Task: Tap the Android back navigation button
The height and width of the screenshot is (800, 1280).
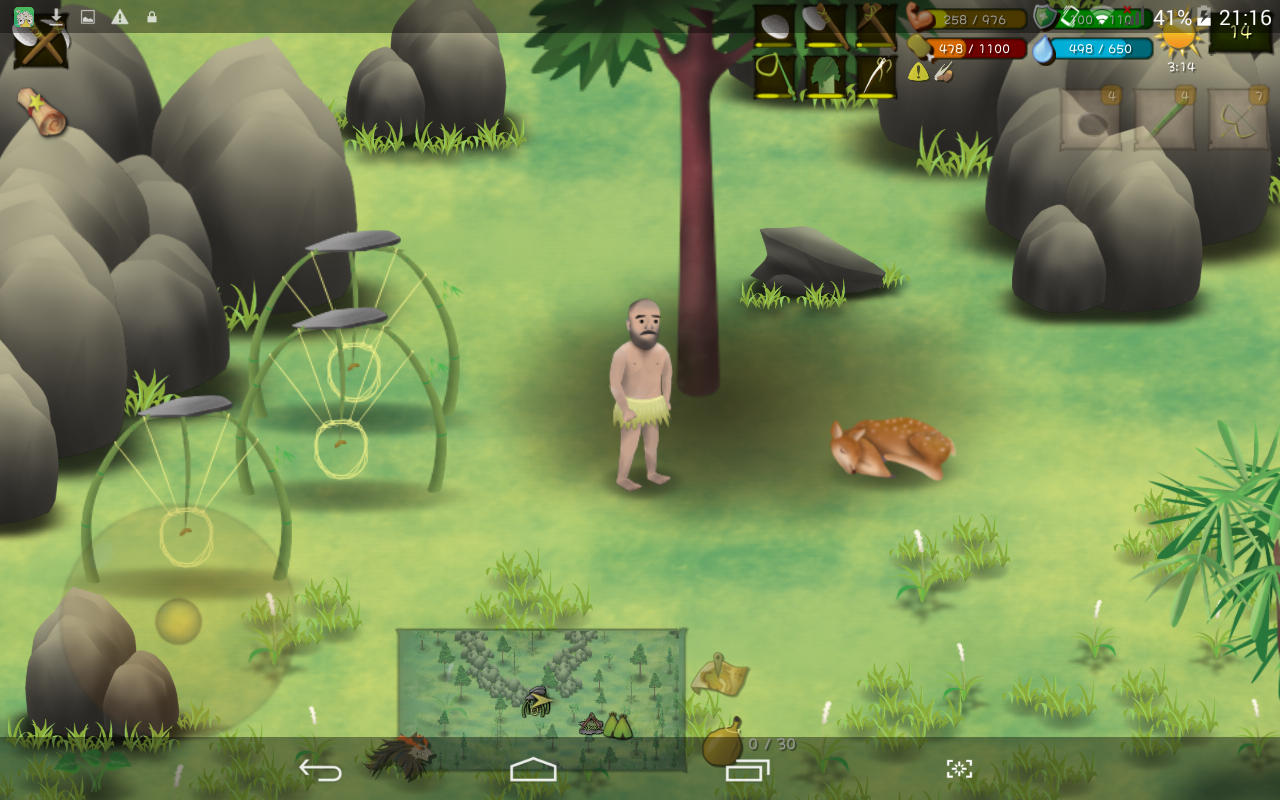Action: point(321,769)
